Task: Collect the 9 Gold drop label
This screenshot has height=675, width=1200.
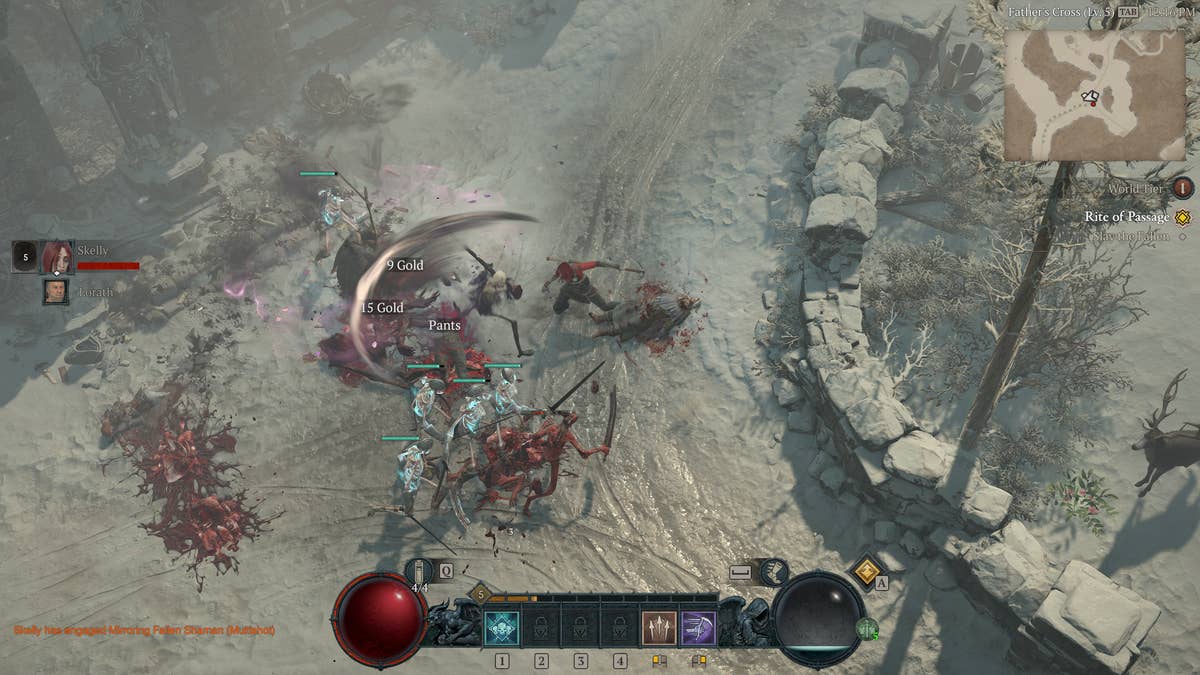Action: tap(405, 265)
